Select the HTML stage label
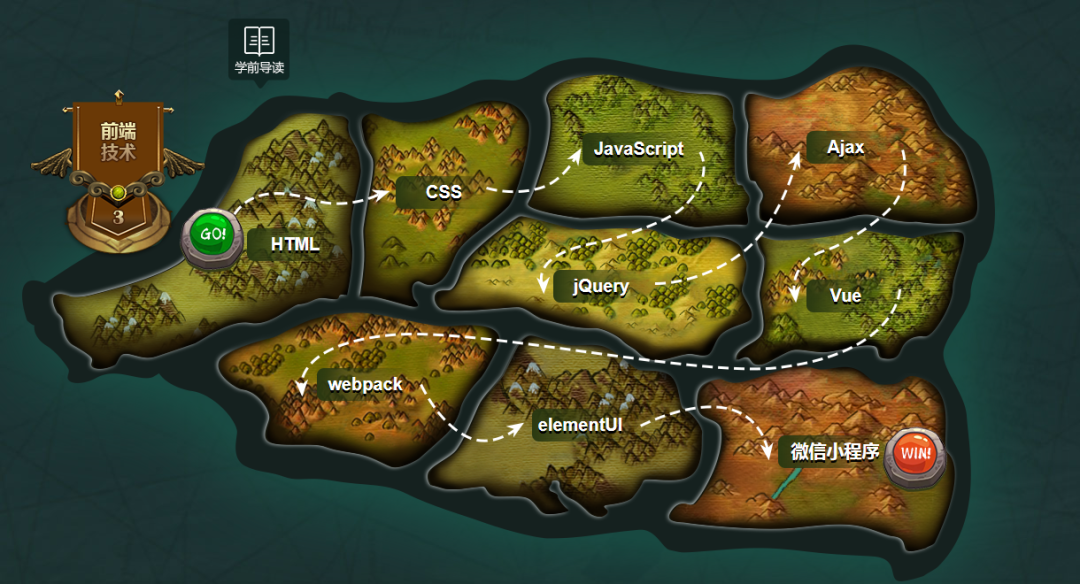The height and width of the screenshot is (584, 1080). tap(294, 245)
